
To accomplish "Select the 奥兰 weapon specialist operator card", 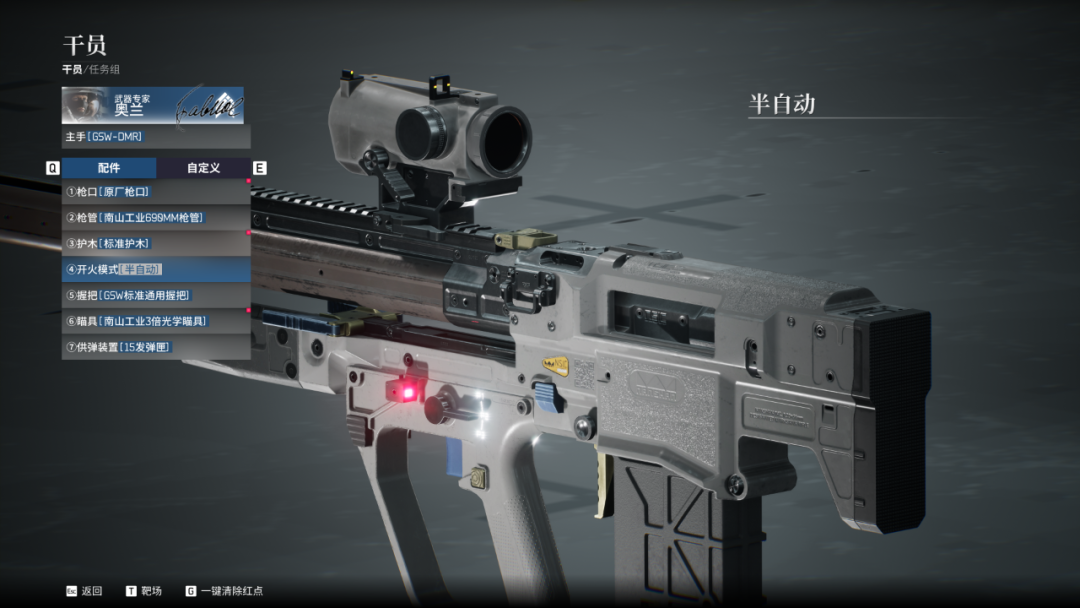I will coord(152,105).
